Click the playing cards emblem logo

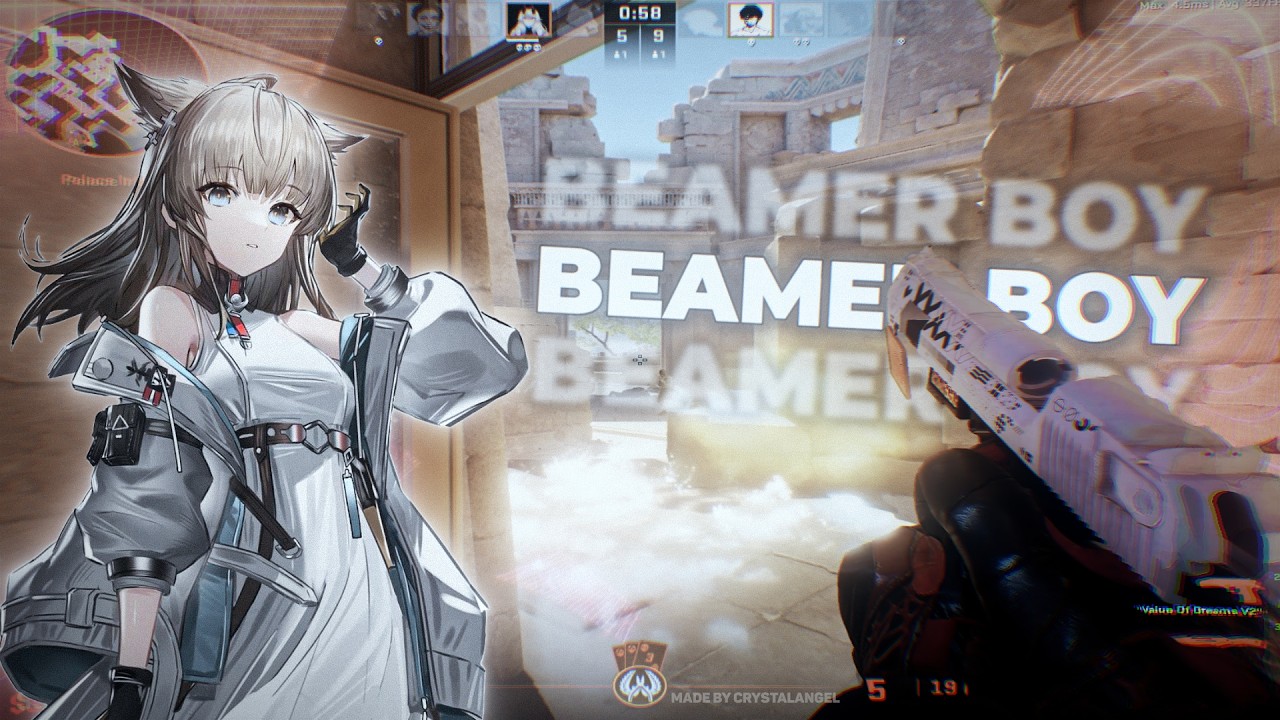click(638, 677)
